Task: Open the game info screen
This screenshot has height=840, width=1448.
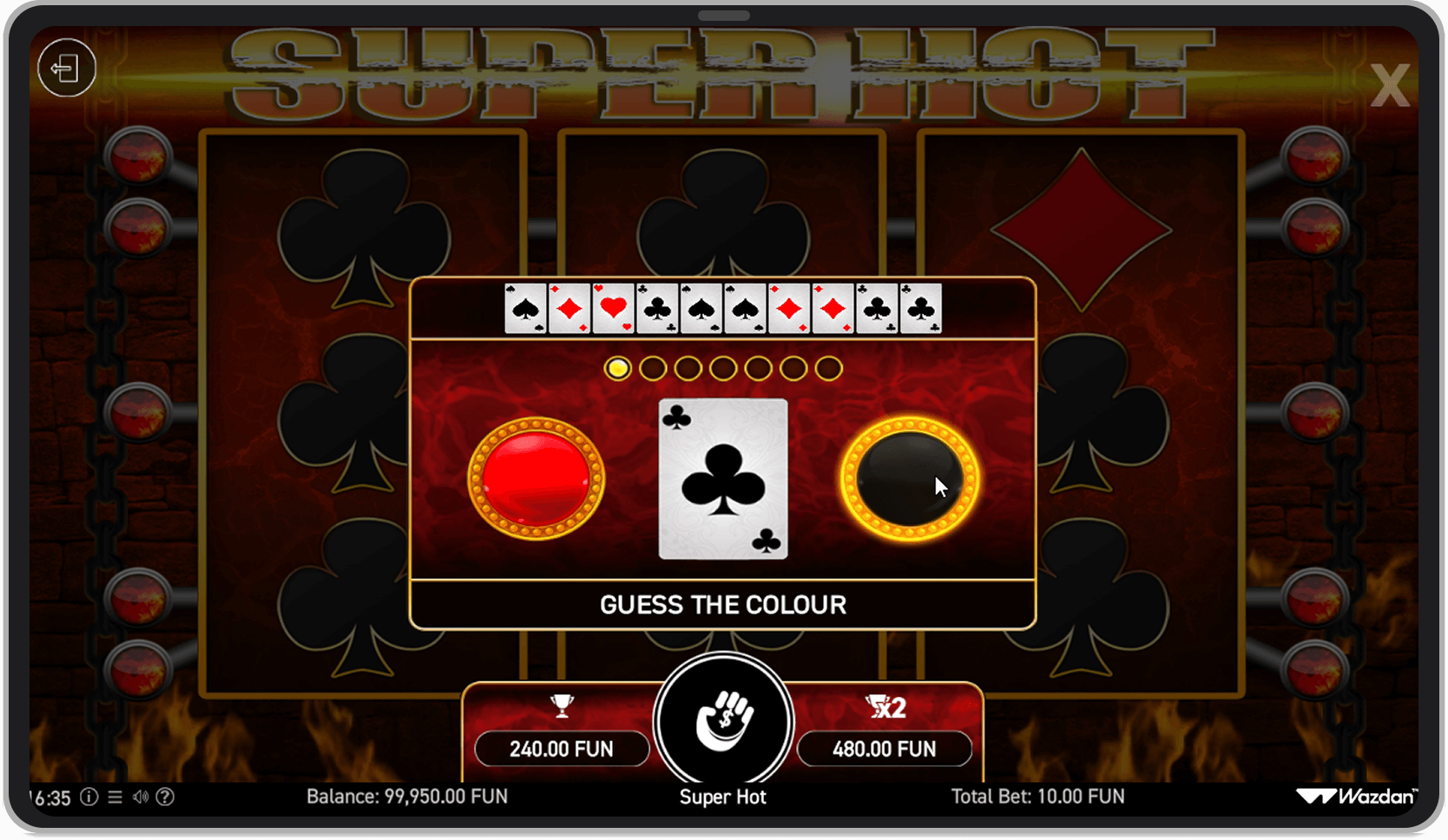Action: [x=88, y=797]
